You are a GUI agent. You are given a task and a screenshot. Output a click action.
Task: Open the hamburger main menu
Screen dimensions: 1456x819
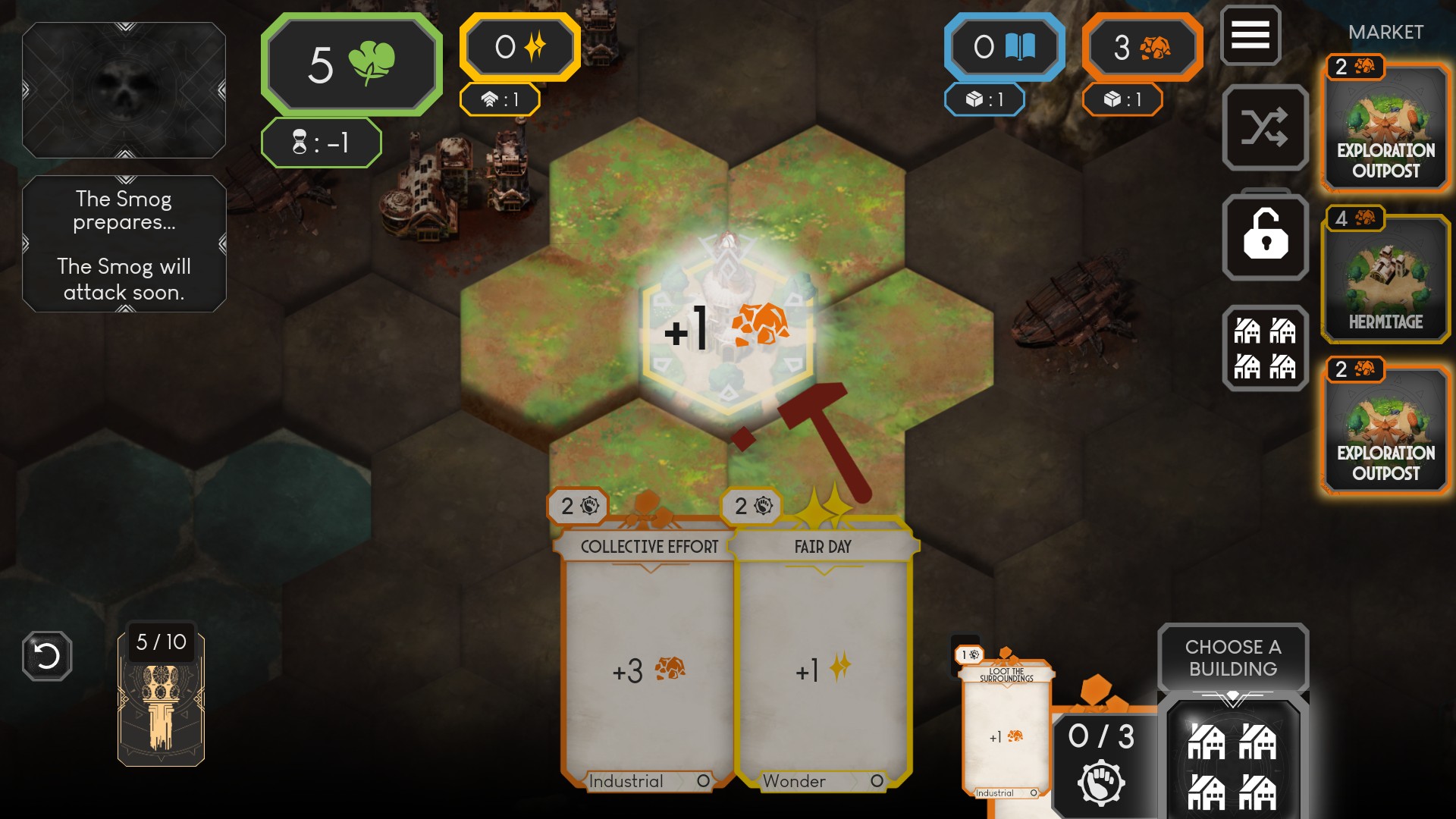(1250, 35)
